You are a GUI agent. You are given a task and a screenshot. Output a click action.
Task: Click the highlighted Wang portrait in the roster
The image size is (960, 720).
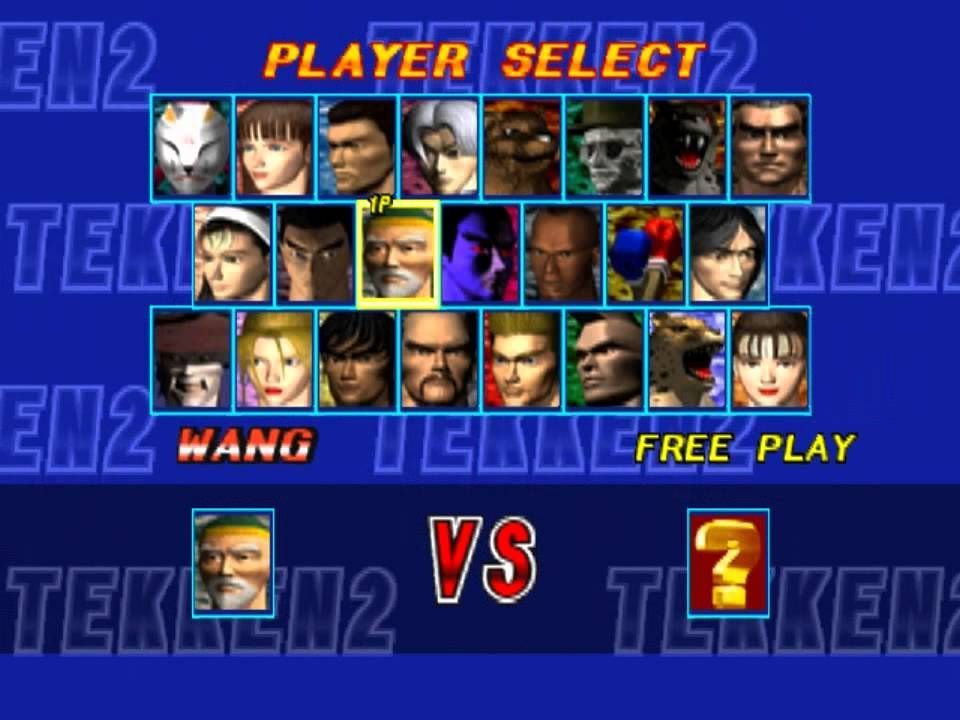coord(398,254)
